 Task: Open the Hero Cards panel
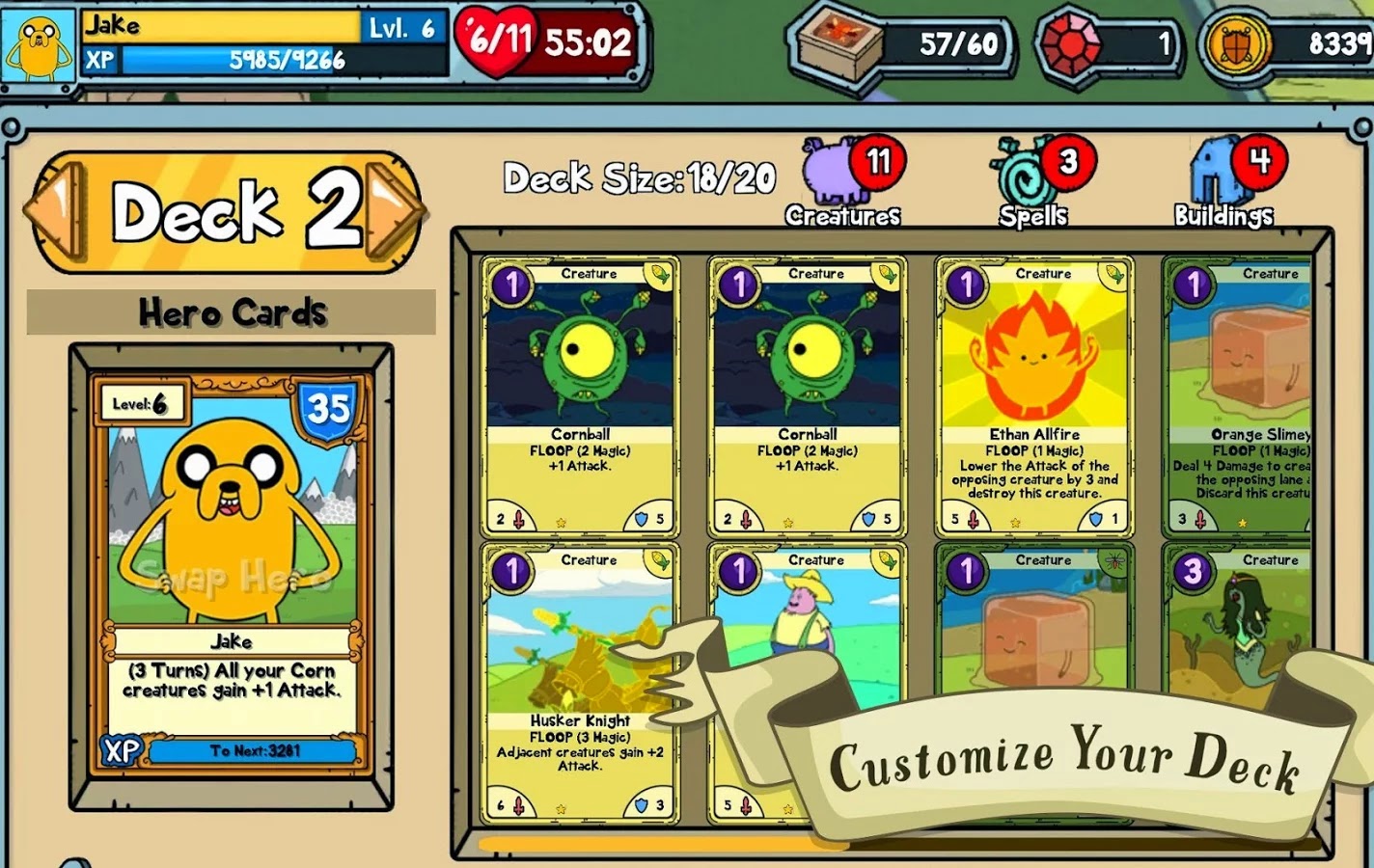click(230, 579)
